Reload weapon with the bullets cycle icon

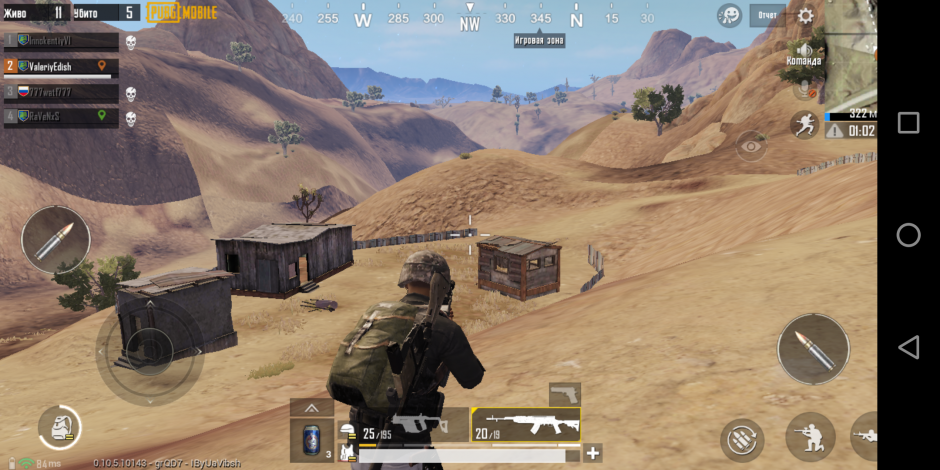pos(742,440)
